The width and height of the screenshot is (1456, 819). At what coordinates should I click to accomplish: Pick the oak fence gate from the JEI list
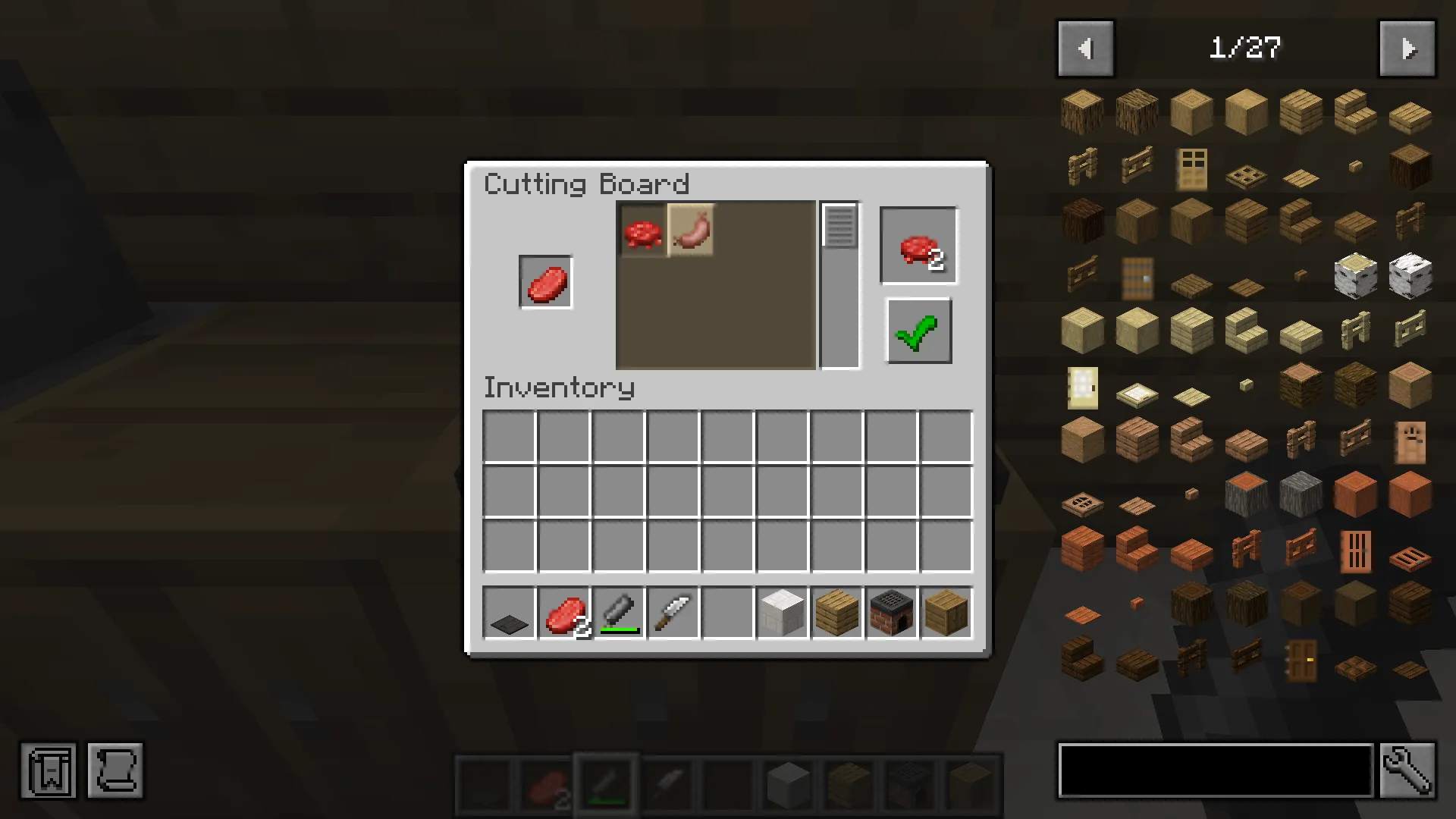(1137, 166)
